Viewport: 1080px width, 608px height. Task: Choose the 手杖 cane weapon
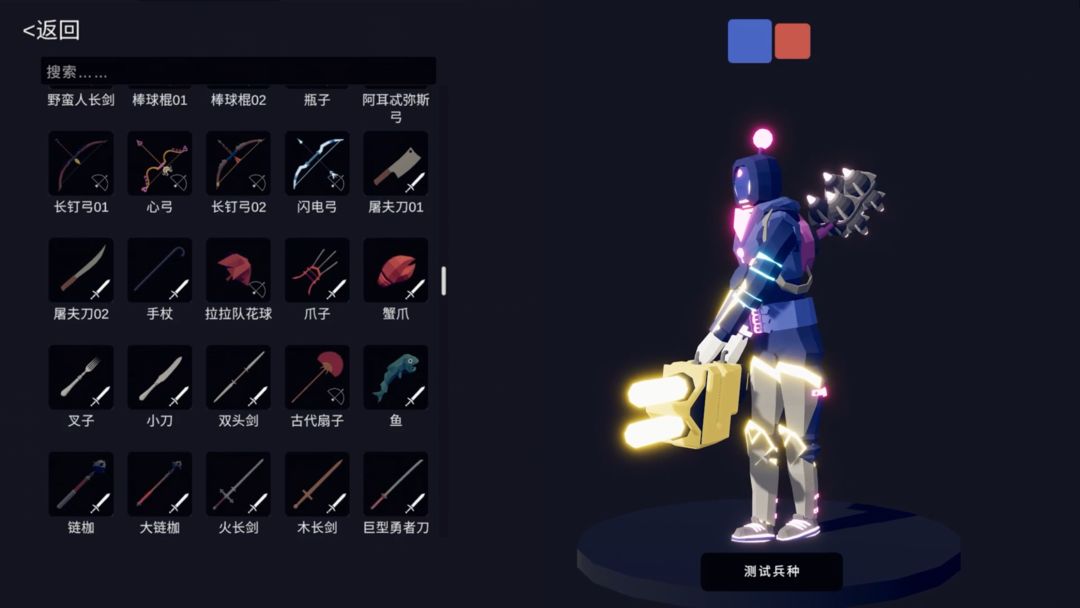160,270
